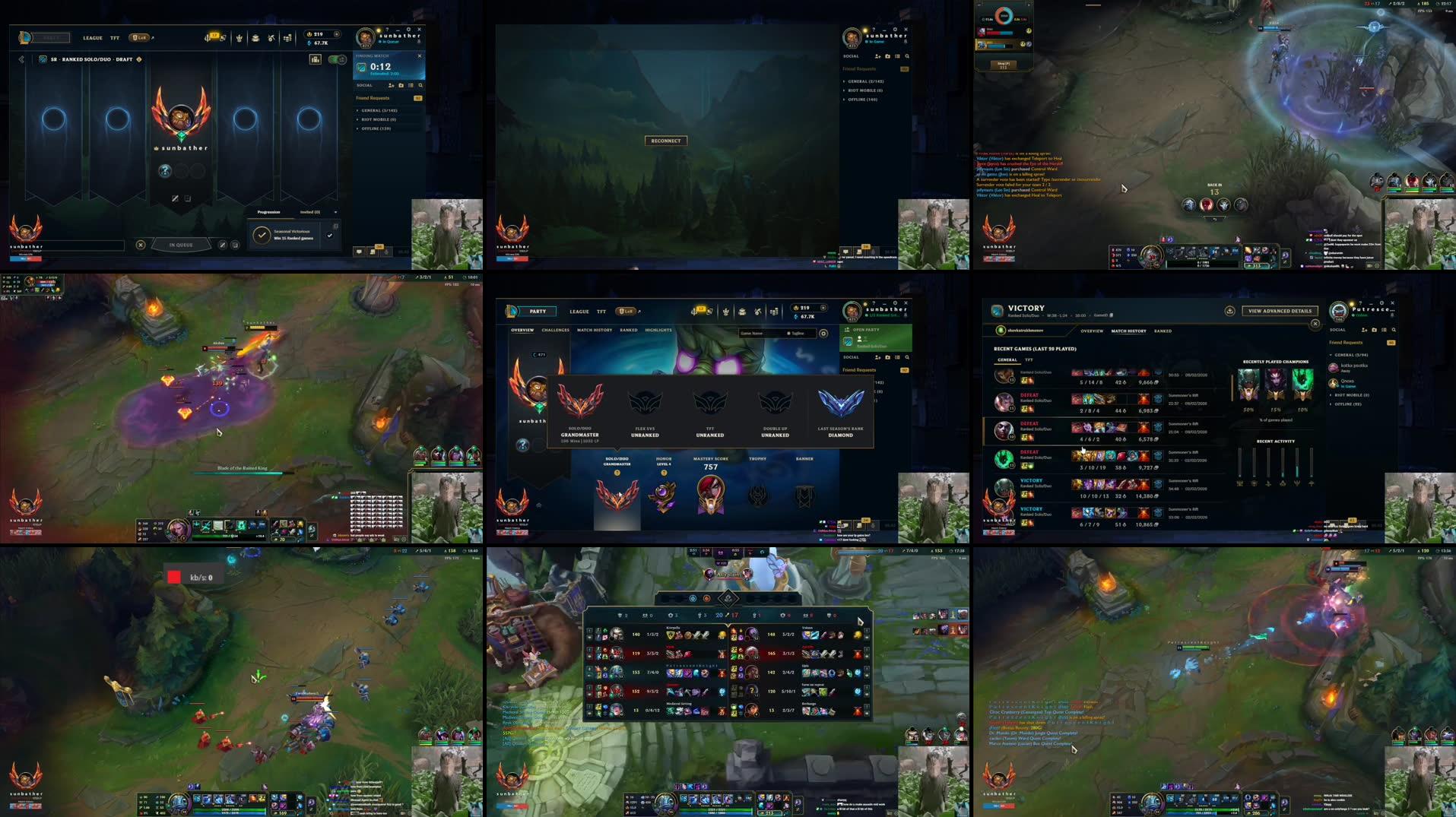Click the In Queue button
Image resolution: width=1456 pixels, height=817 pixels.
(181, 245)
